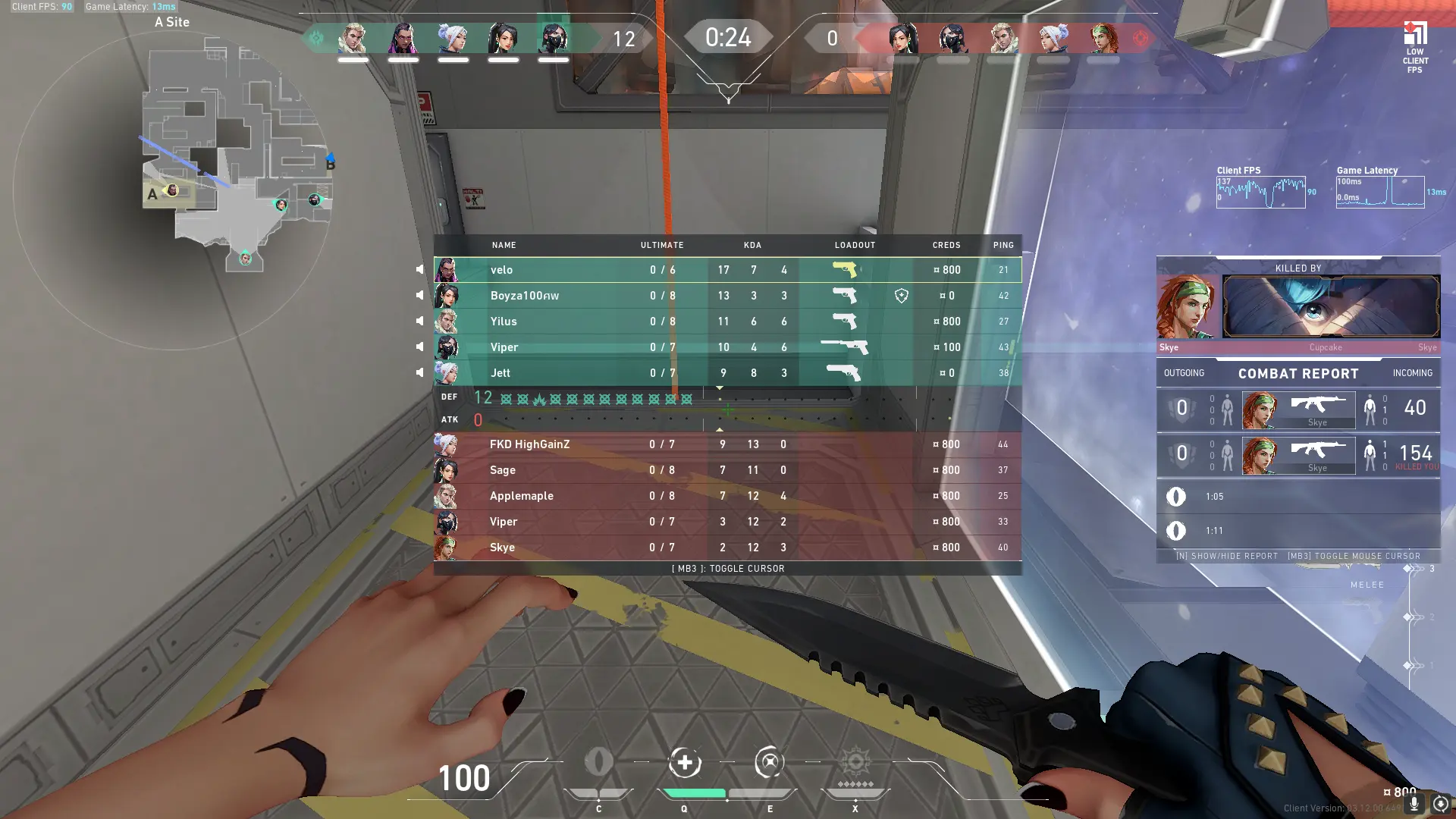The width and height of the screenshot is (1456, 819).
Task: Select the 1:05 ability event row
Action: click(x=1298, y=497)
